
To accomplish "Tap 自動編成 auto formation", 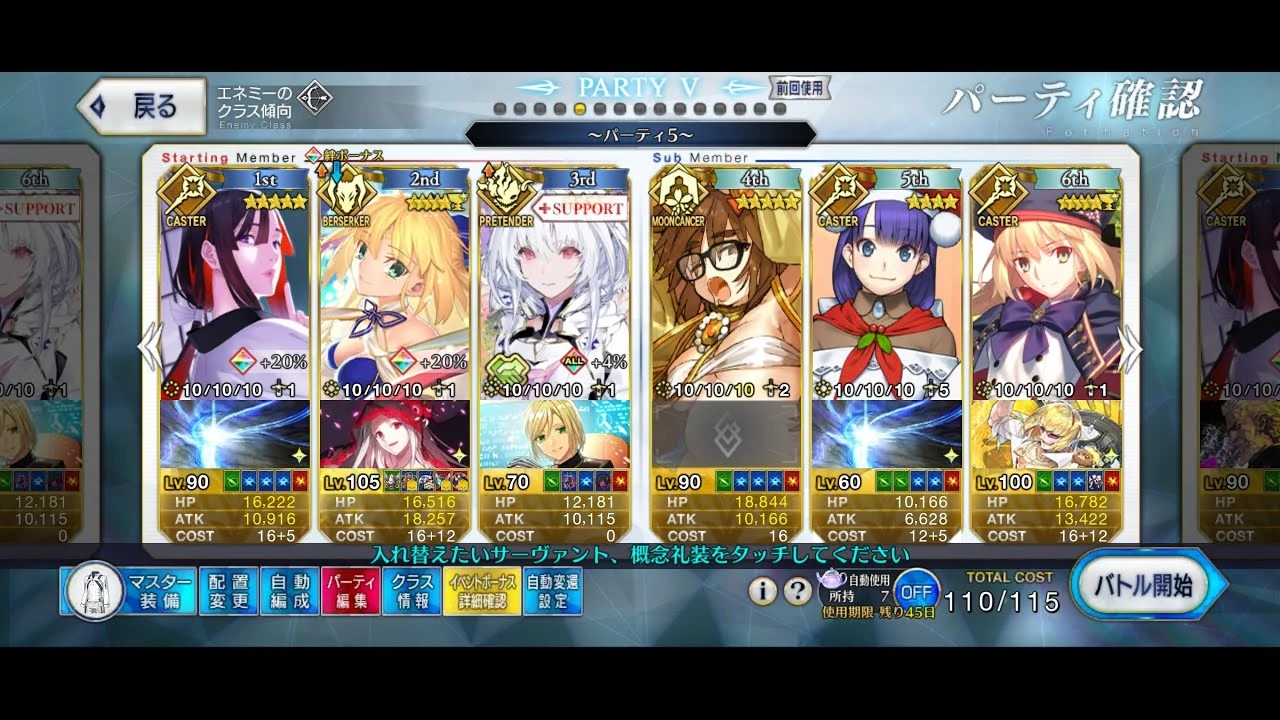I will click(x=289, y=589).
